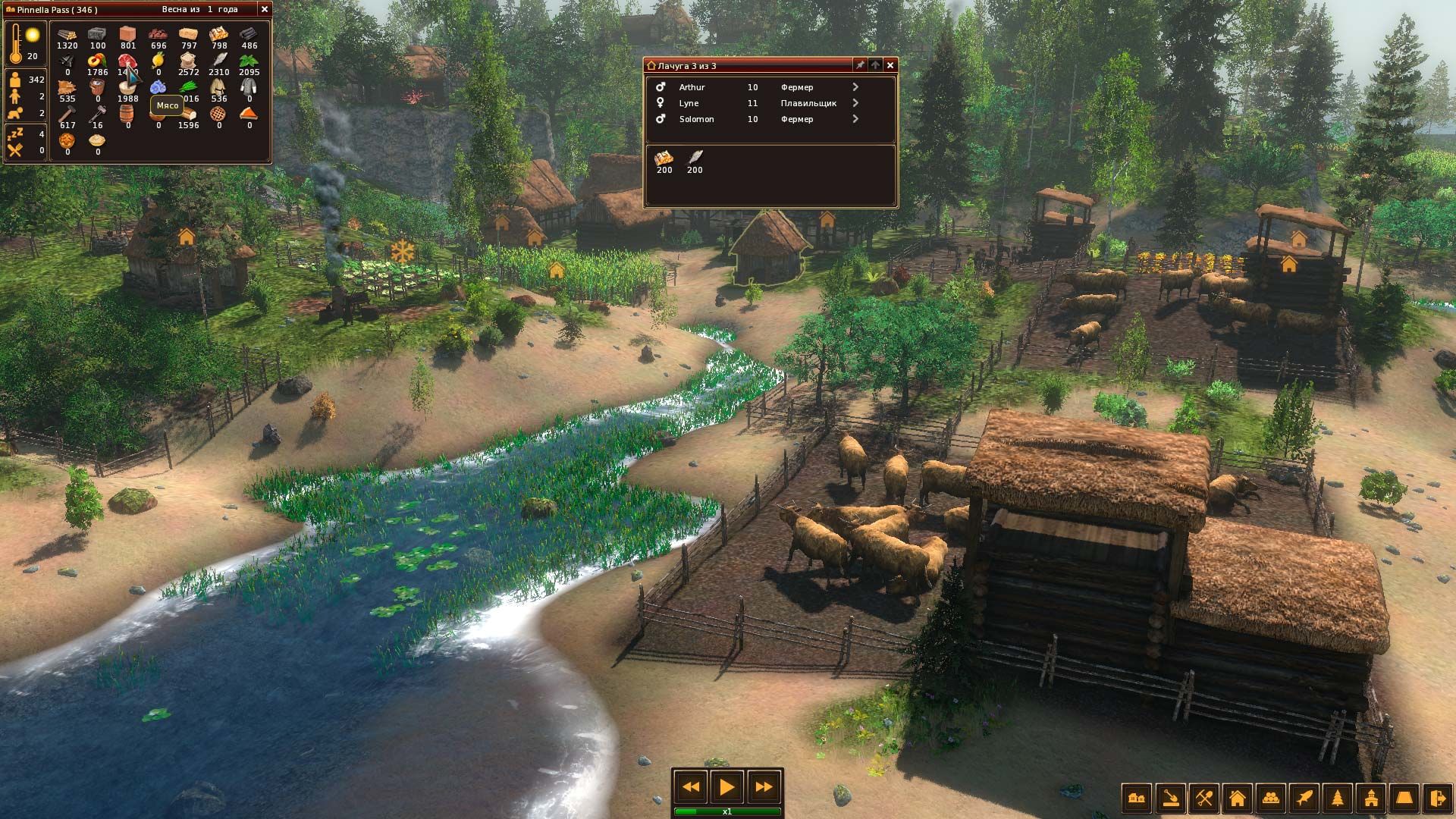Open Lyne's details arrow
This screenshot has width=1456, height=819.
855,103
